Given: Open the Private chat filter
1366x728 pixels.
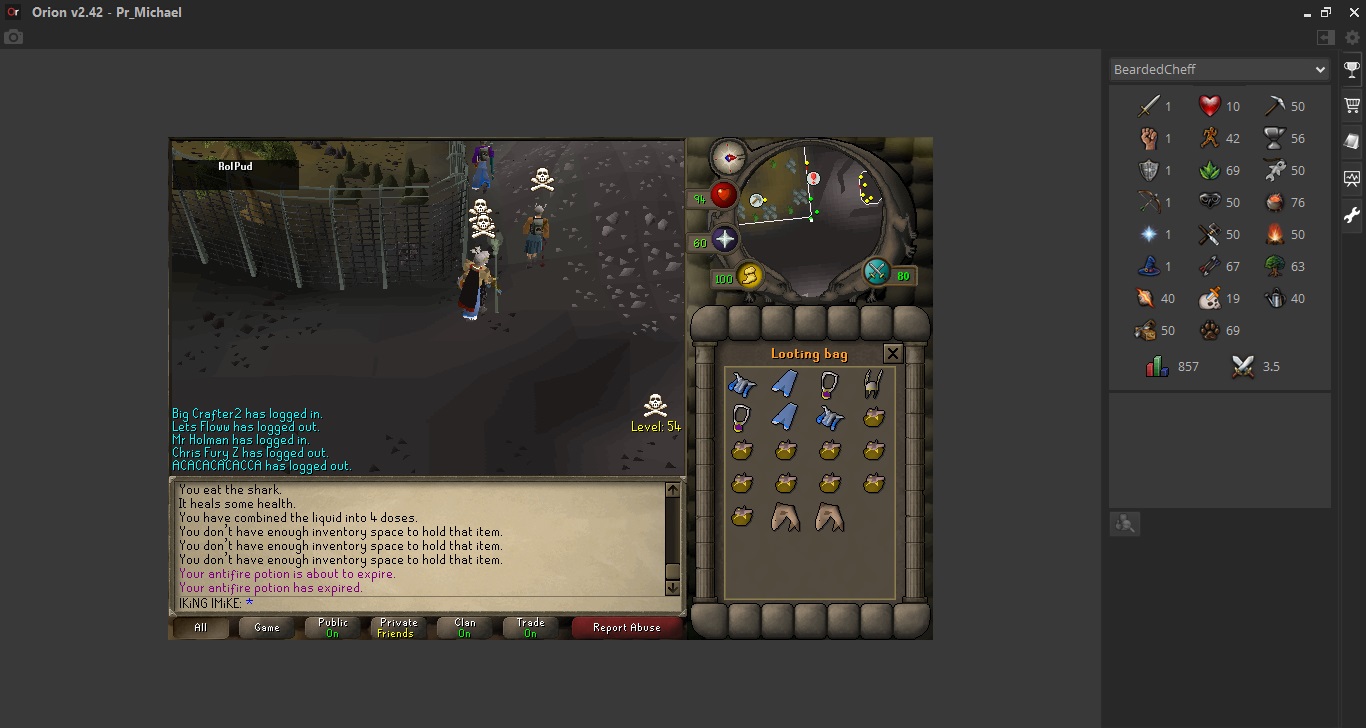Looking at the screenshot, I should point(398,628).
